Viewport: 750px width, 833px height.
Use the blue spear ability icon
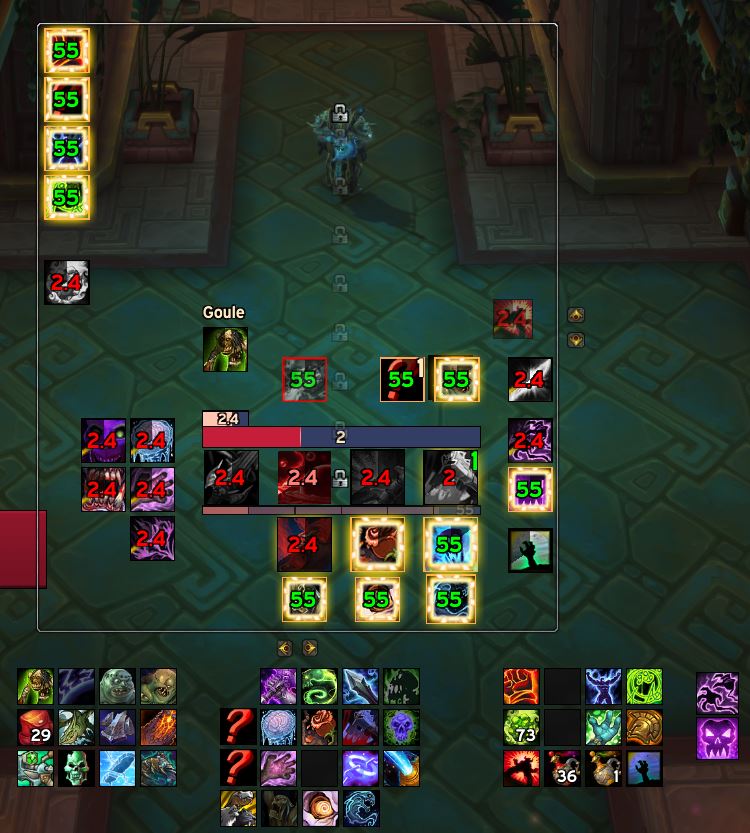[360, 688]
